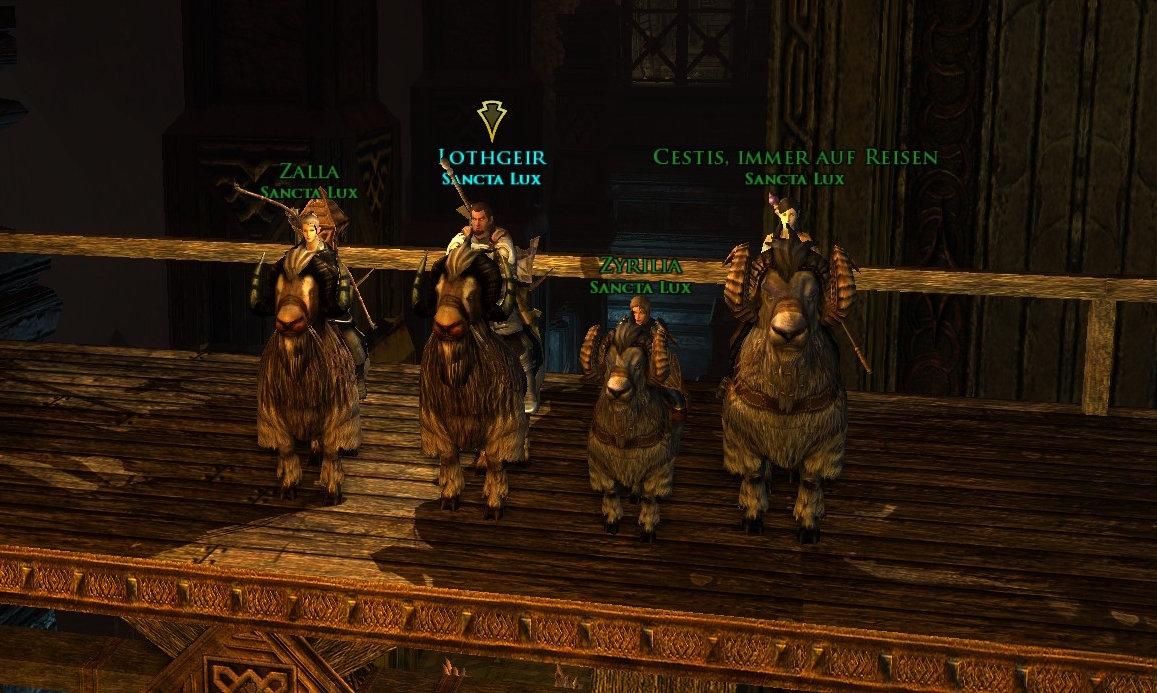This screenshot has width=1157, height=693.
Task: Target Zyrilia via her nameplate
Action: coord(640,266)
